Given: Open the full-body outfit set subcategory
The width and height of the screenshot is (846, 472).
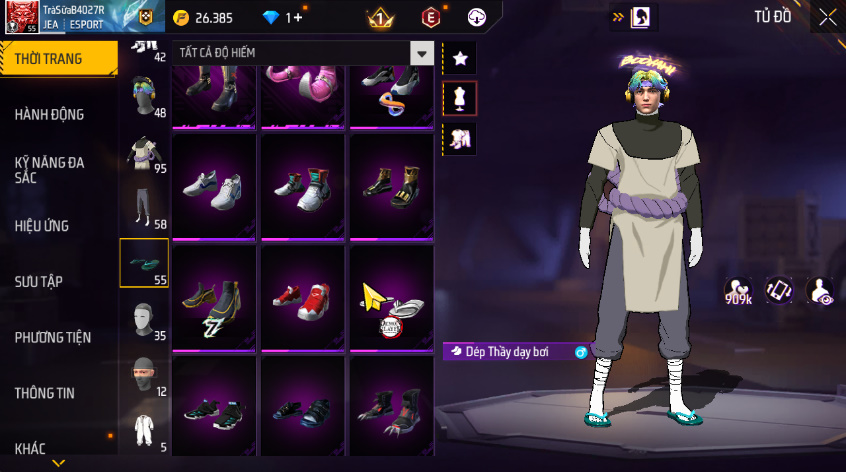Looking at the screenshot, I should 143,432.
